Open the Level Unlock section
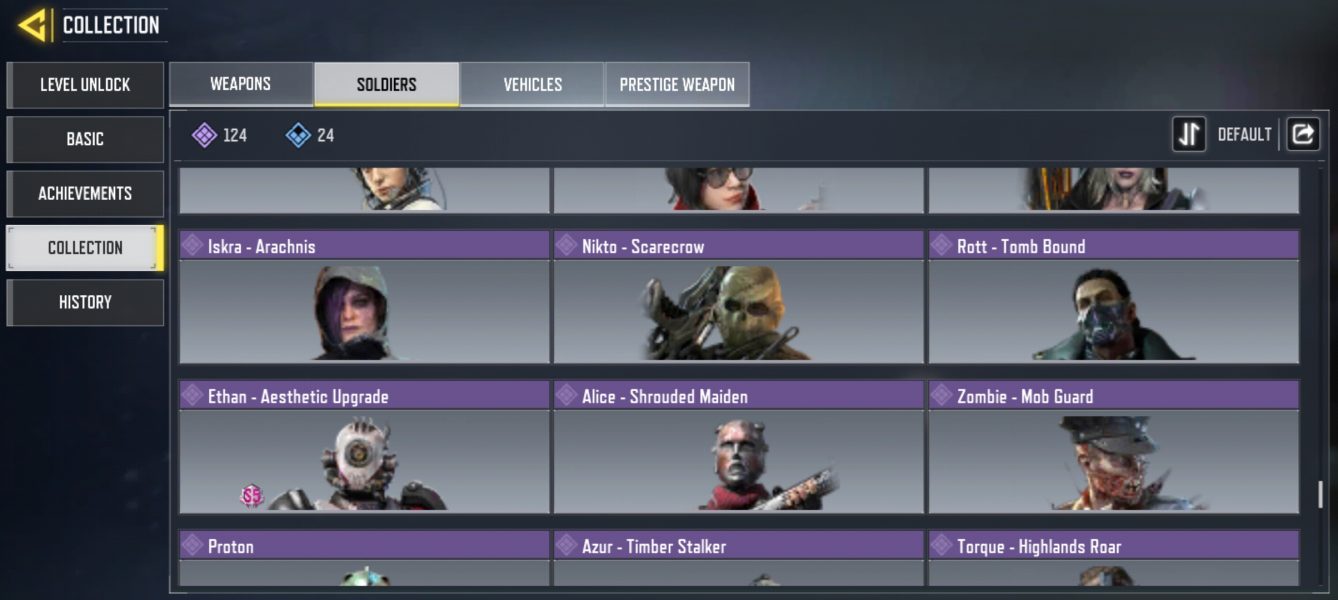 [85, 85]
